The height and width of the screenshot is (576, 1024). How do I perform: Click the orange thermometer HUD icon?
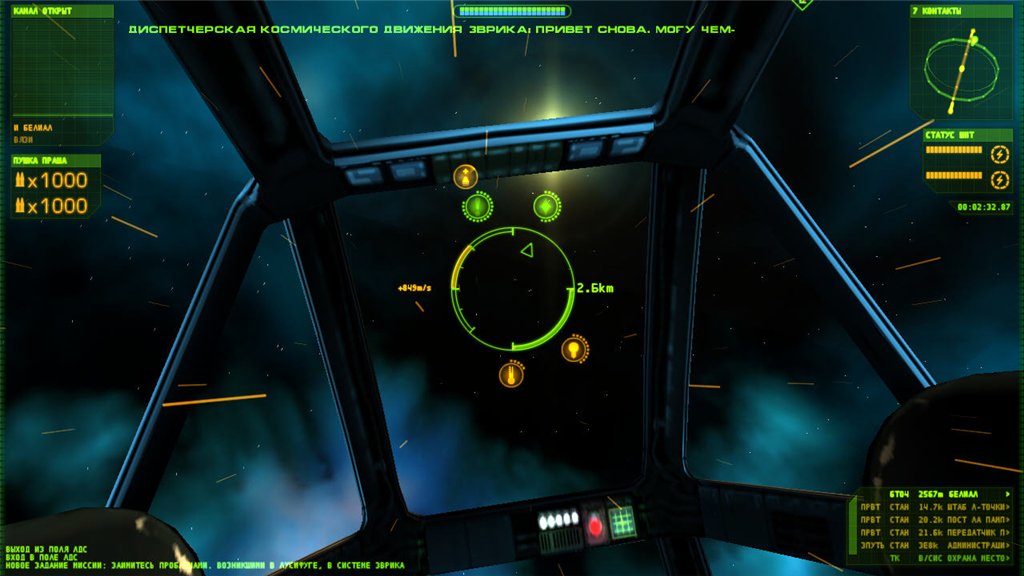(x=511, y=375)
